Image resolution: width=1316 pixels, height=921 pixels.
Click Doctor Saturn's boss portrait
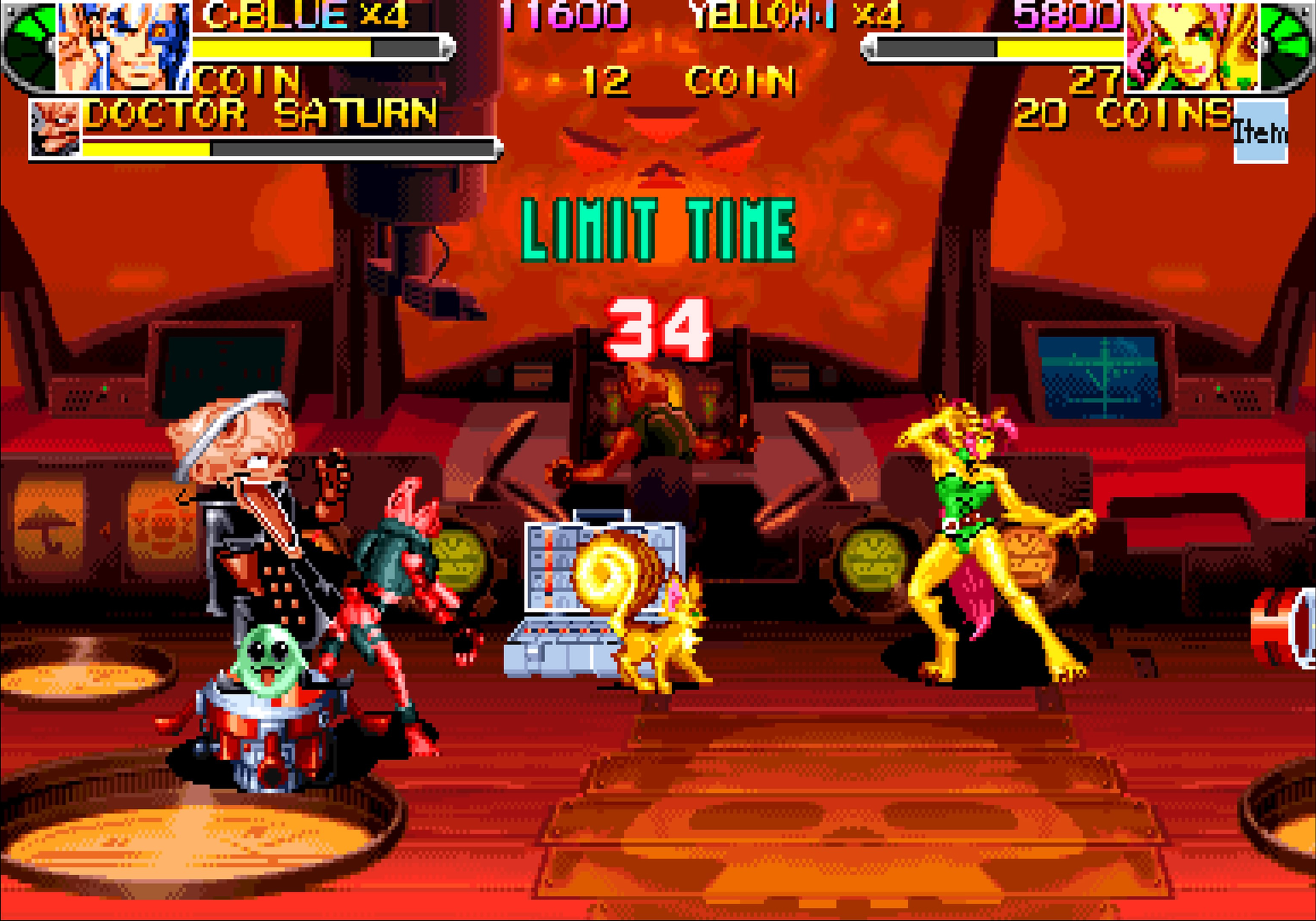pyautogui.click(x=55, y=130)
